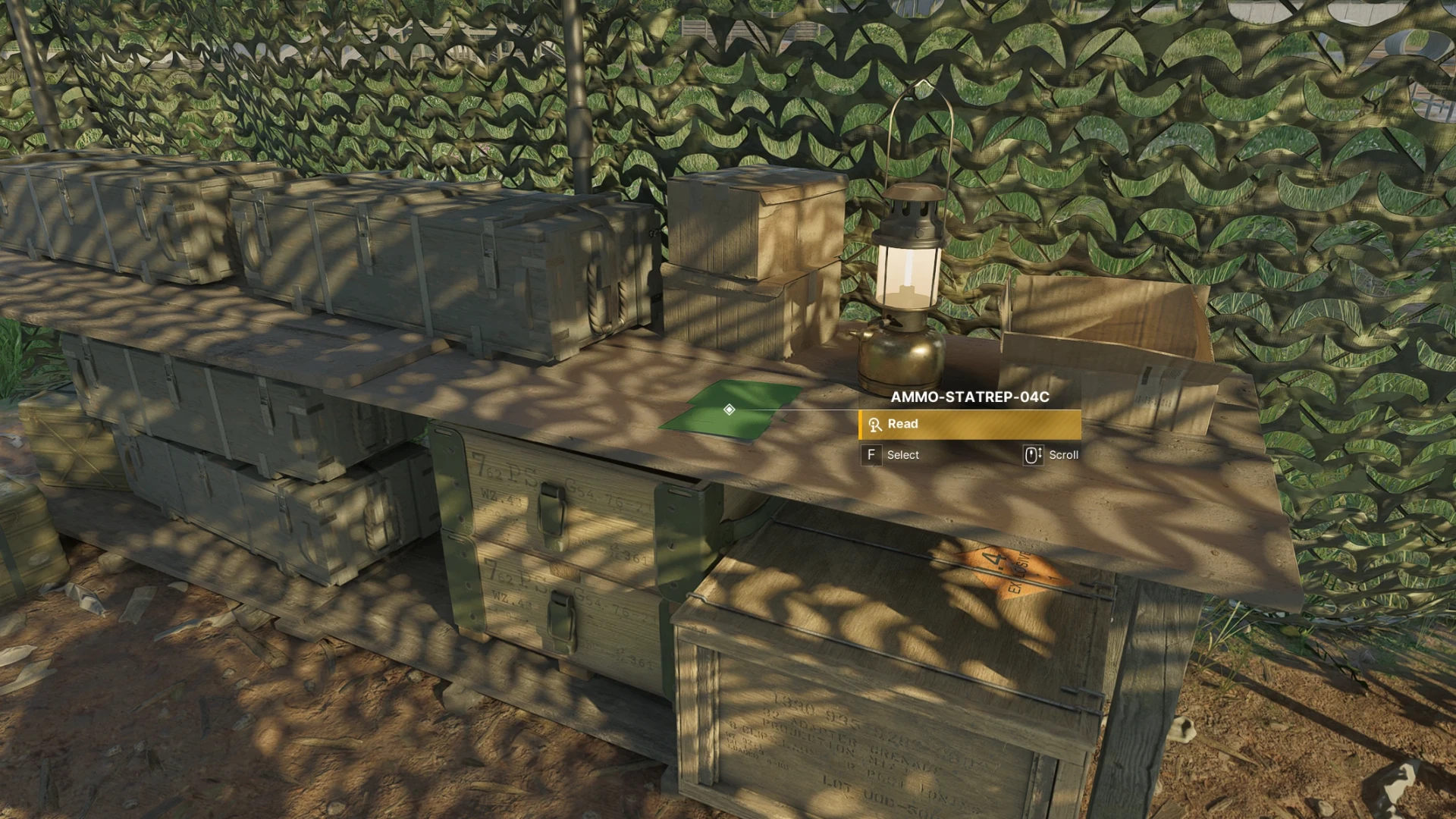Screen dimensions: 1456x819
Task: Choose the Read action for AMMO-STATREP-04C
Action: click(x=969, y=425)
